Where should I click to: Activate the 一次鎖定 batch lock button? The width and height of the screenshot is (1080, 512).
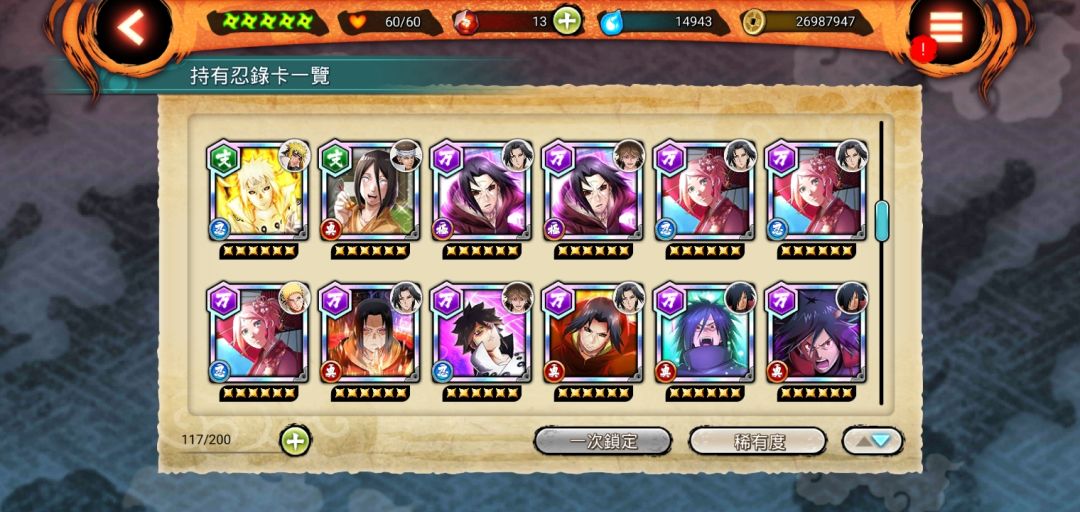pyautogui.click(x=603, y=441)
